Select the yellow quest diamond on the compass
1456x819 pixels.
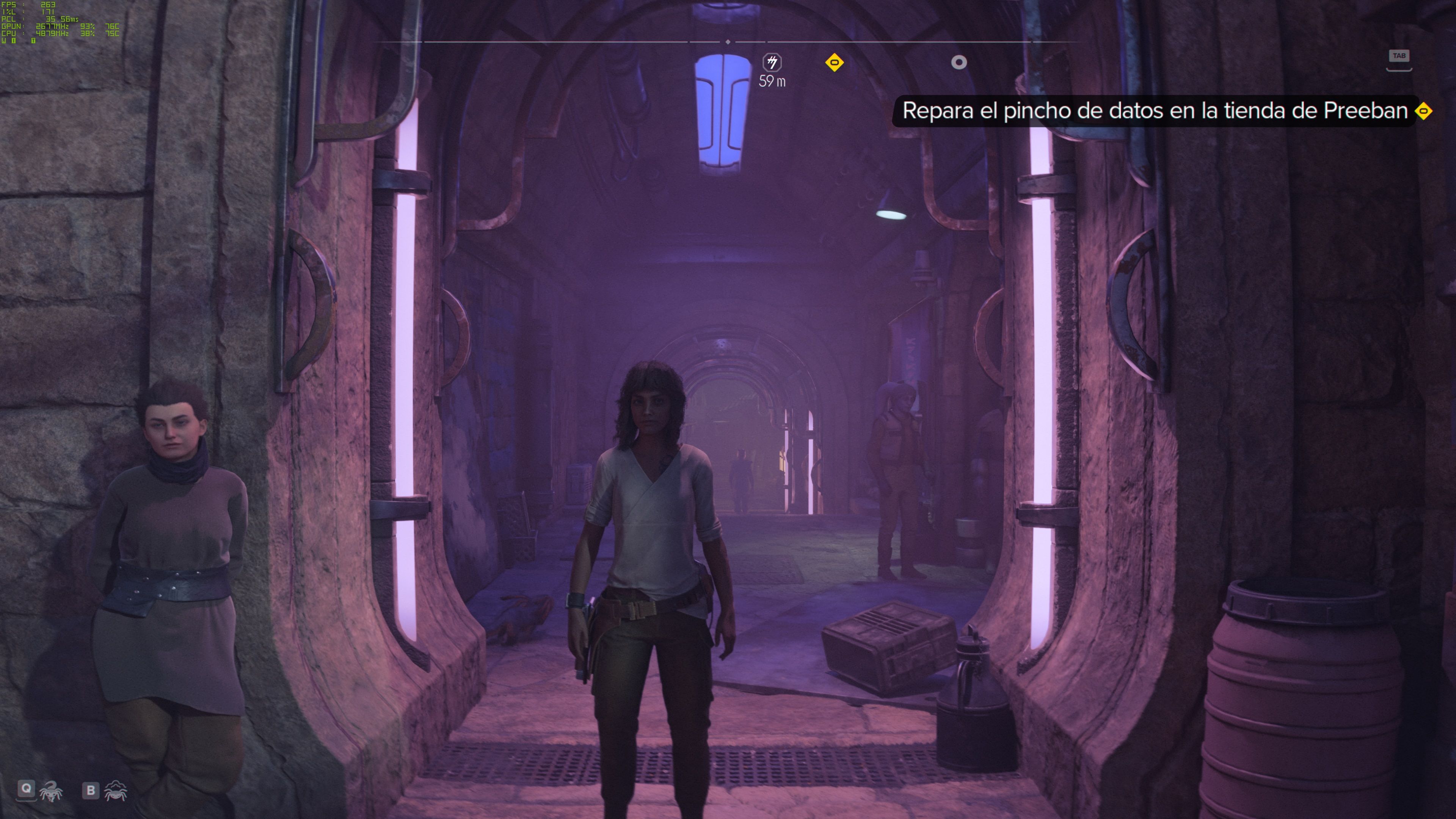pyautogui.click(x=835, y=63)
